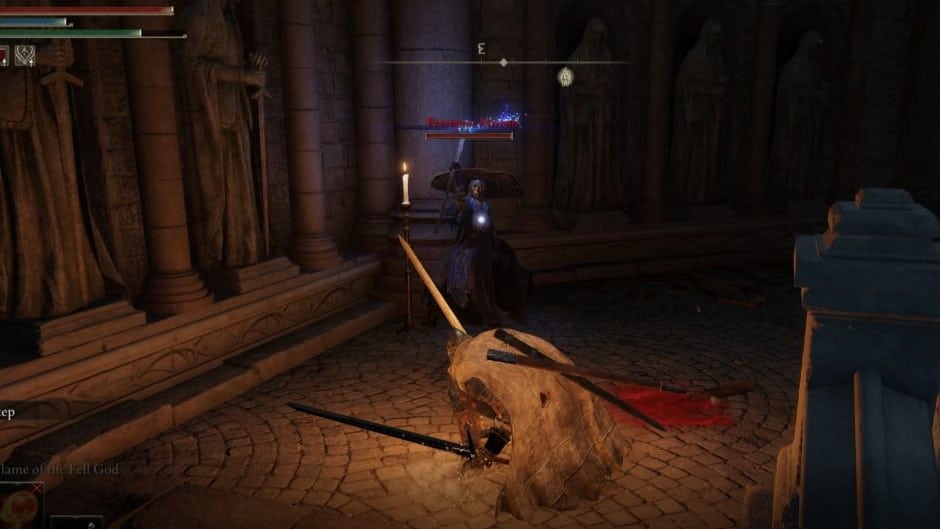The image size is (940, 529).
Task: Click the glowing grace marker on the compass
Action: pos(566,74)
